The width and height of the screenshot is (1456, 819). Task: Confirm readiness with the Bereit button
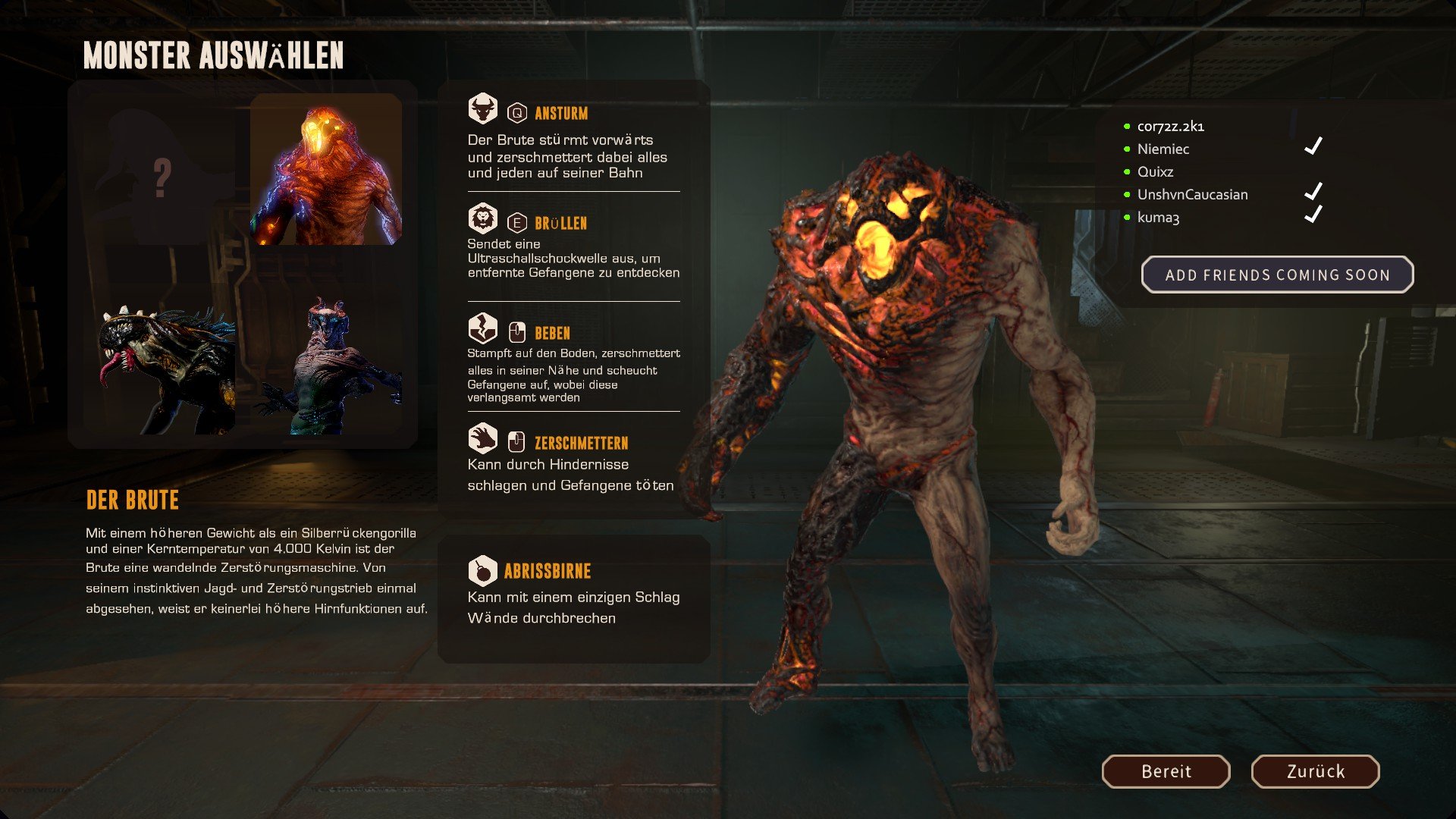point(1166,771)
